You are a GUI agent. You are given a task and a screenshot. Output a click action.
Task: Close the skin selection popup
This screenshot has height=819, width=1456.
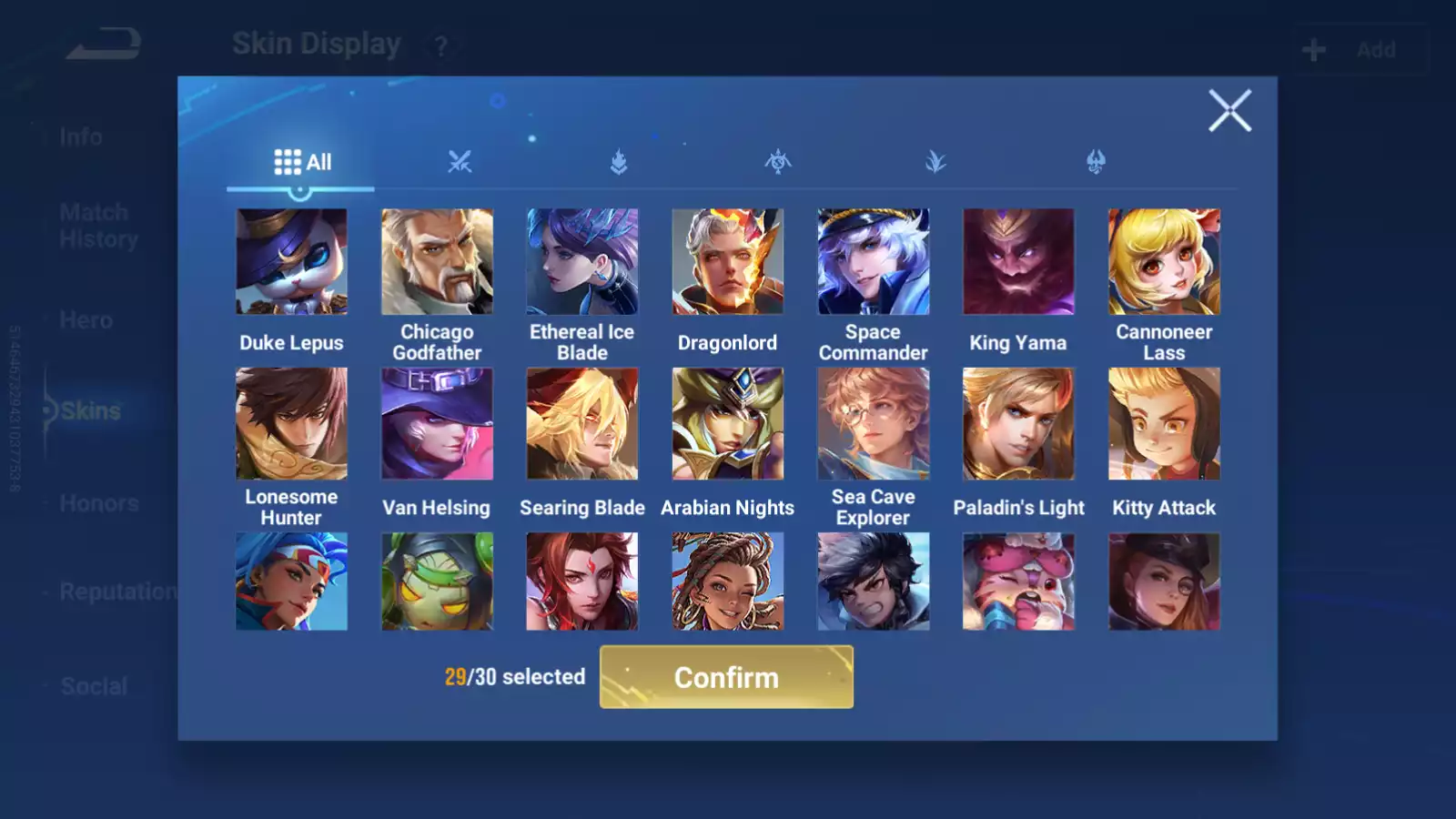tap(1229, 111)
